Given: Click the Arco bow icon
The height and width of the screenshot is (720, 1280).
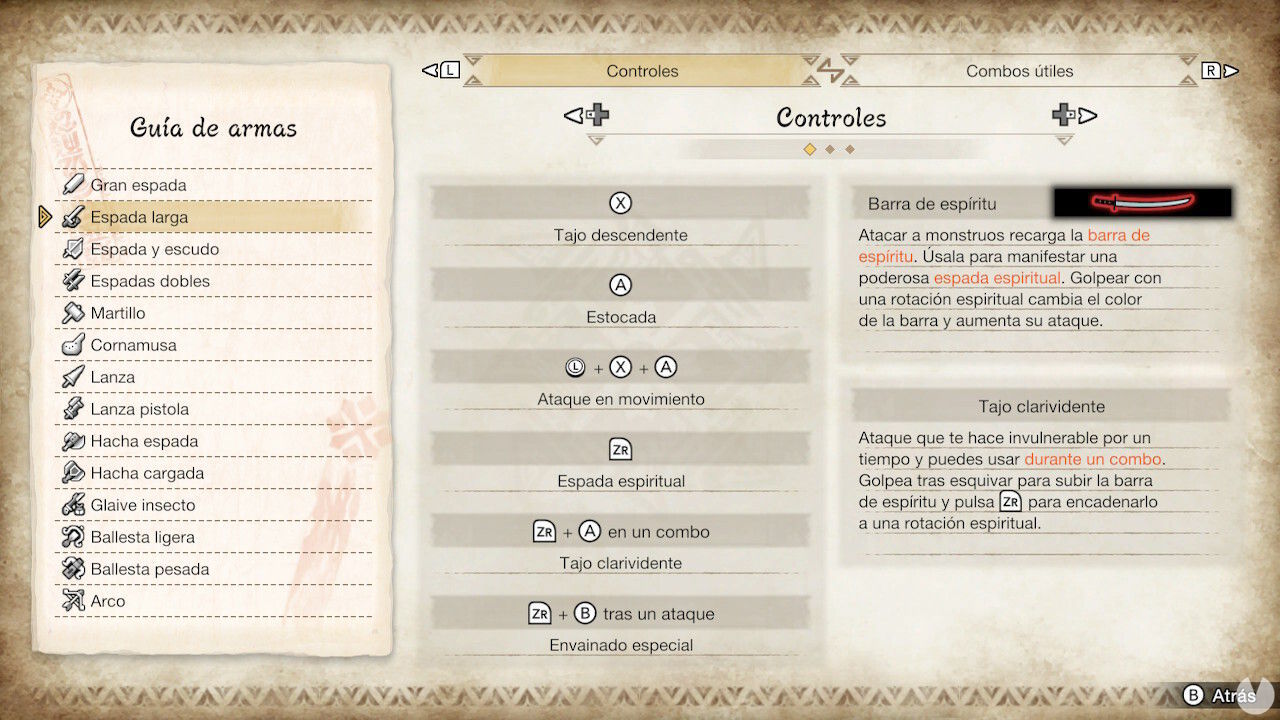Looking at the screenshot, I should coord(74,600).
